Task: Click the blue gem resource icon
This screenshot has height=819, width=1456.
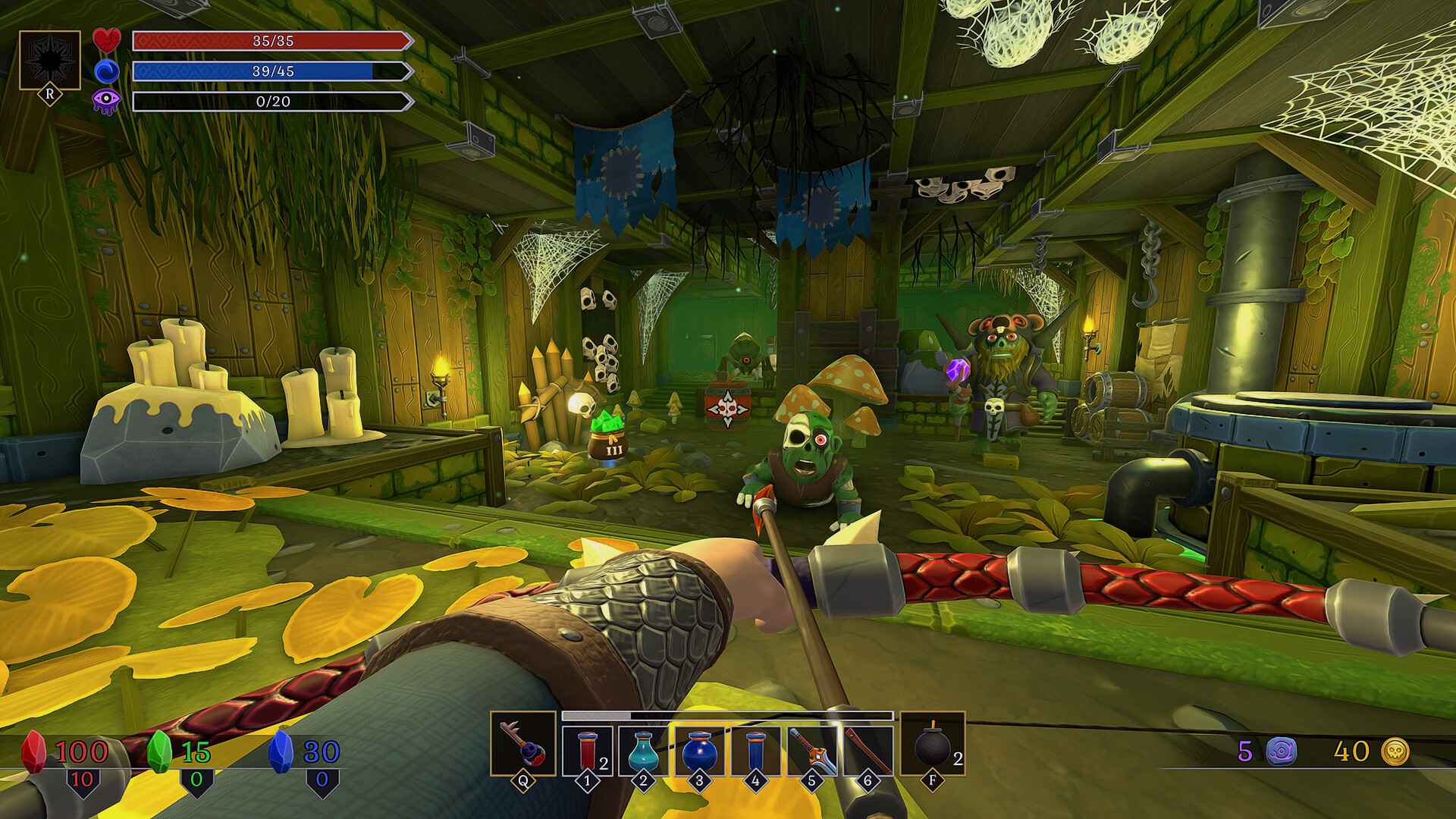Action: pyautogui.click(x=281, y=751)
